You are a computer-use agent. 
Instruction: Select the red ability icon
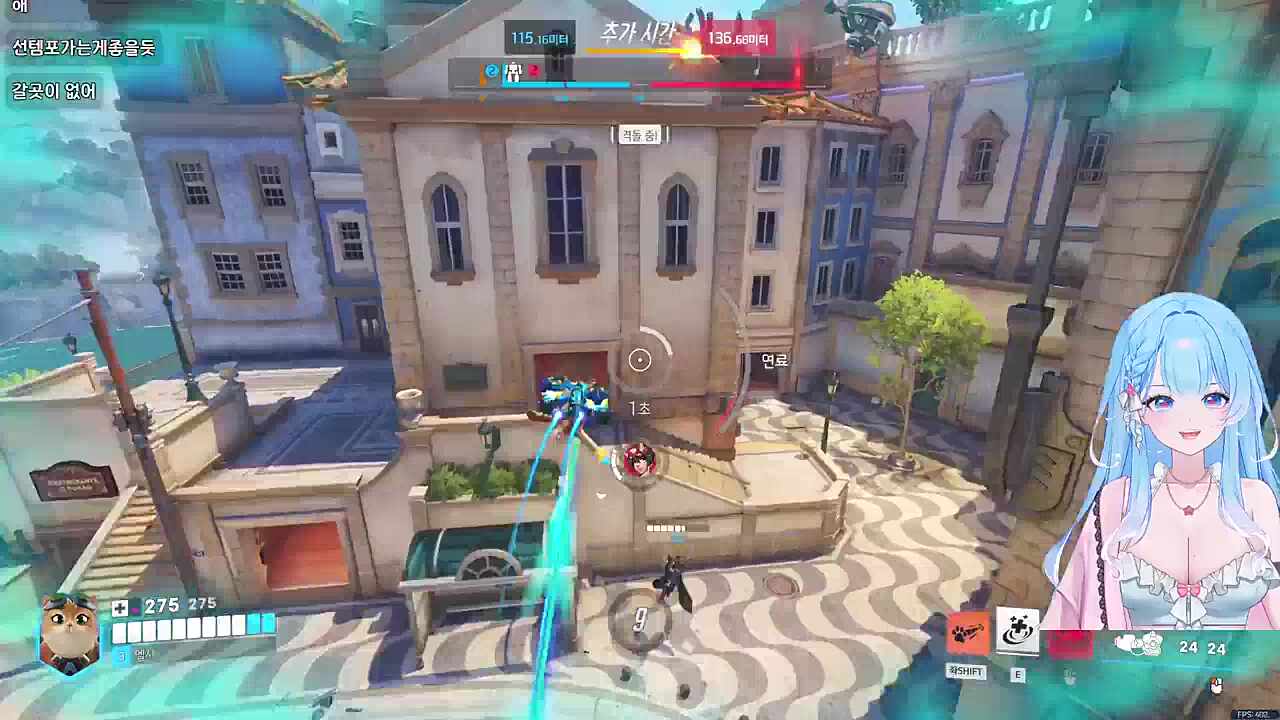point(1069,641)
